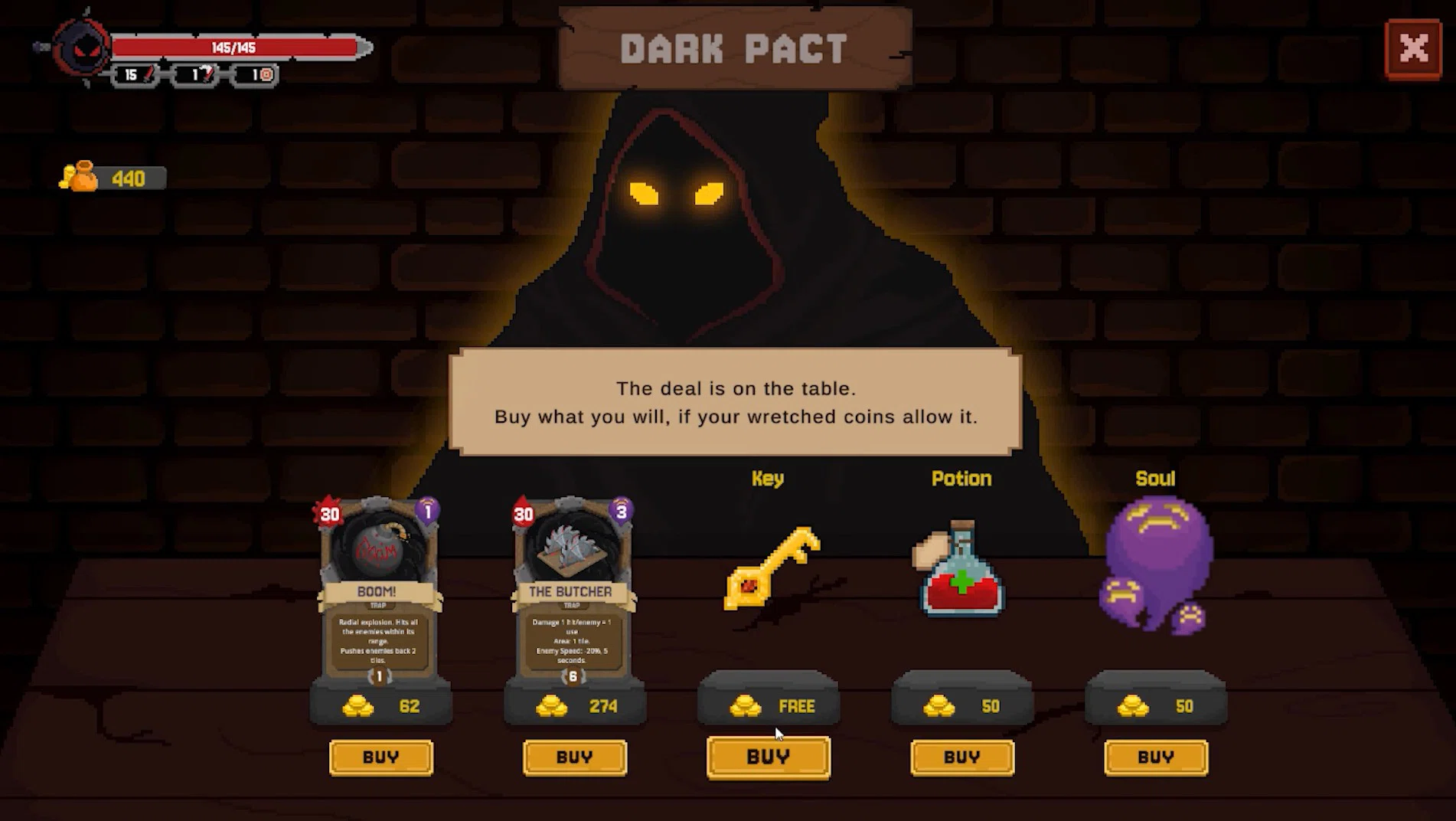The height and width of the screenshot is (821, 1456).
Task: Select The Butcher trap card
Action: coord(573,590)
